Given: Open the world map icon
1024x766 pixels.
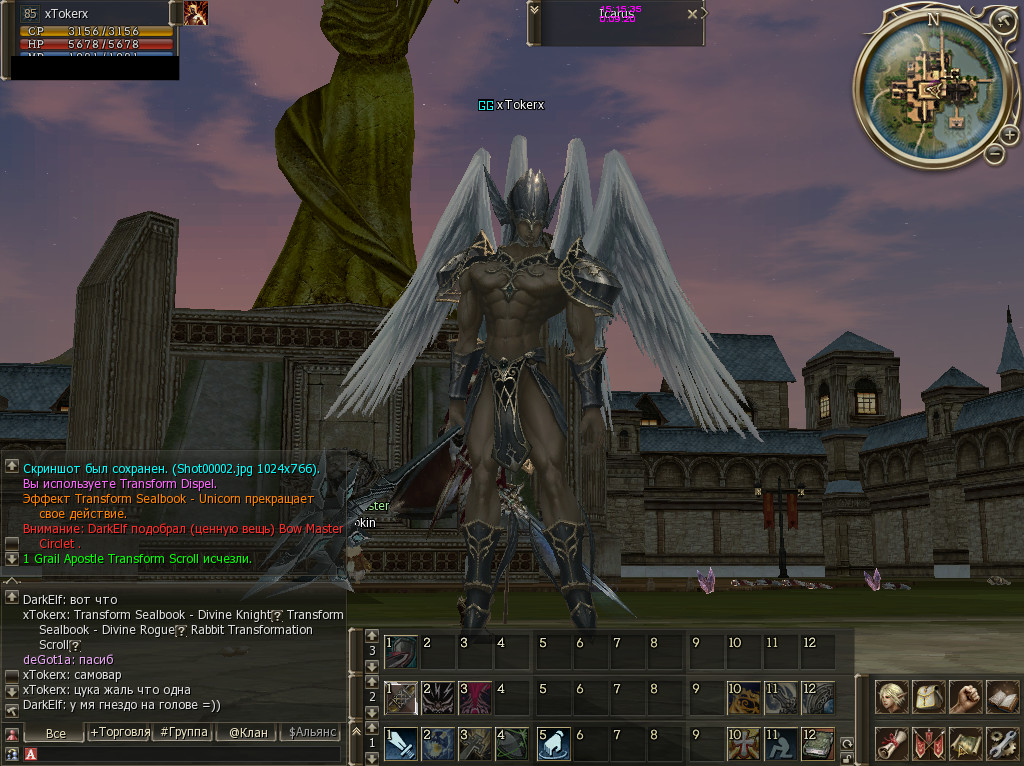Looking at the screenshot, I should click(965, 743).
